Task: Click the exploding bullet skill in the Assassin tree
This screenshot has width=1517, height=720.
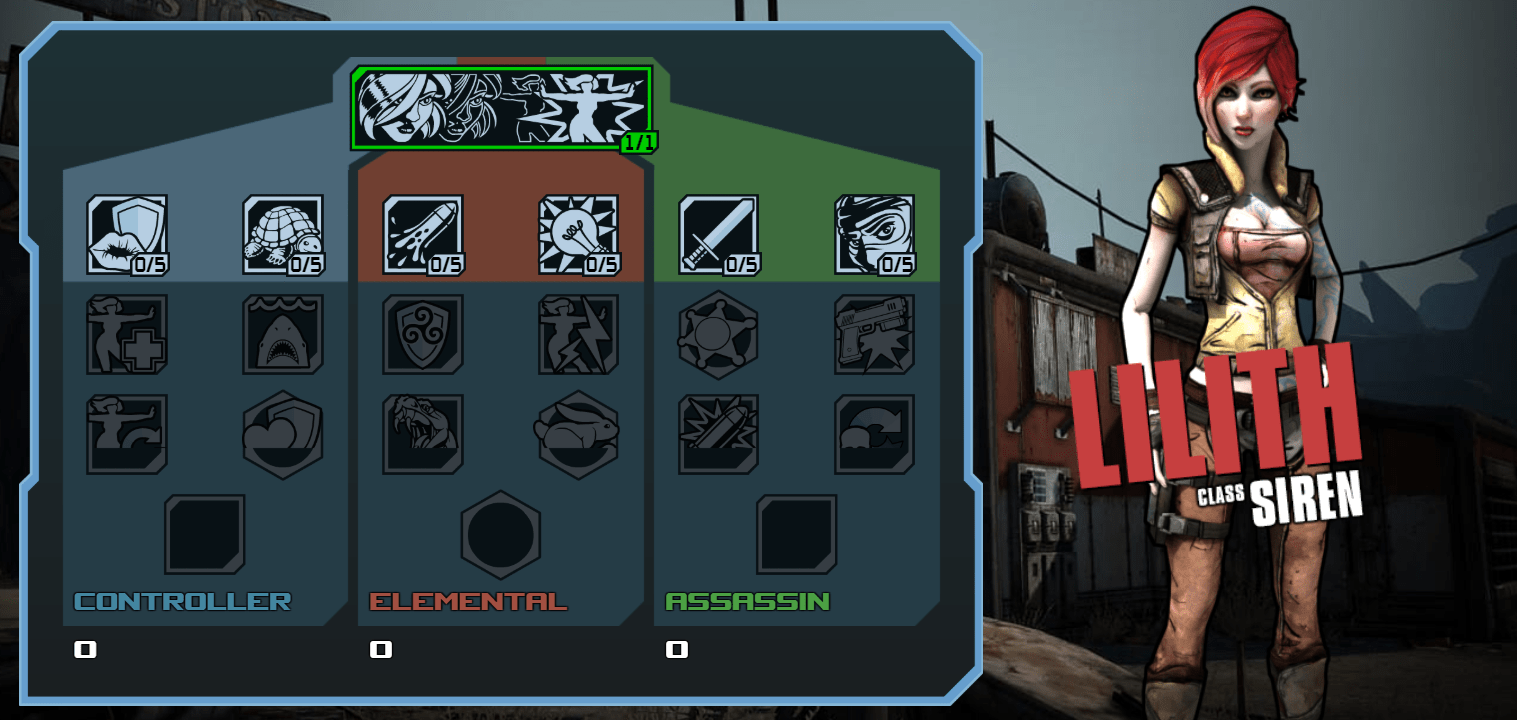Action: 717,433
